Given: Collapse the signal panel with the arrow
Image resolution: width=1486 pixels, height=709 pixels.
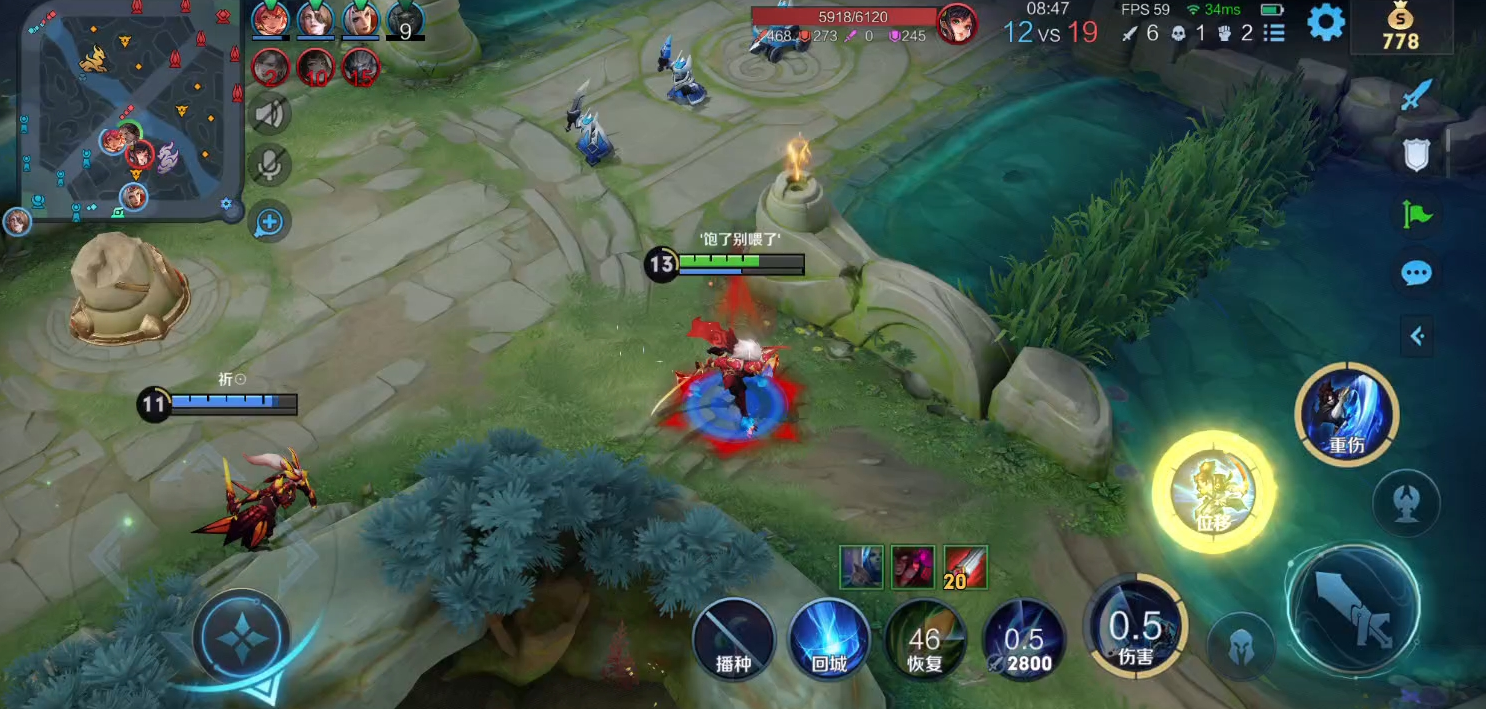Looking at the screenshot, I should click(1416, 336).
